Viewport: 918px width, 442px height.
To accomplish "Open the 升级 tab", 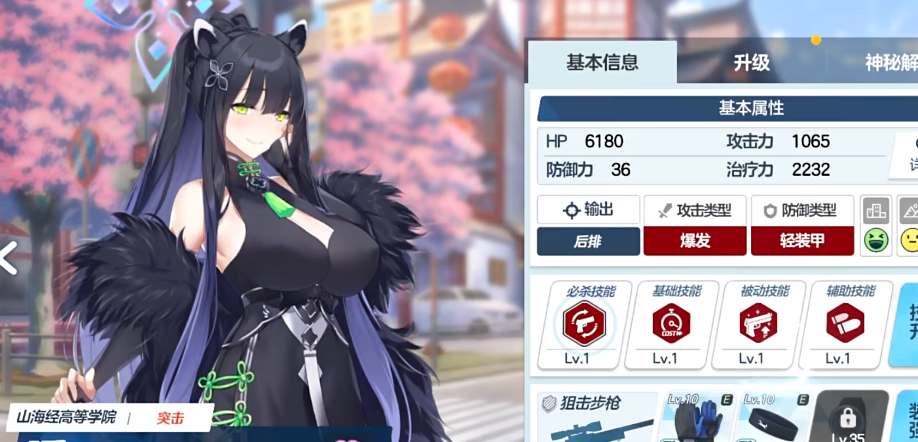I will (x=752, y=62).
